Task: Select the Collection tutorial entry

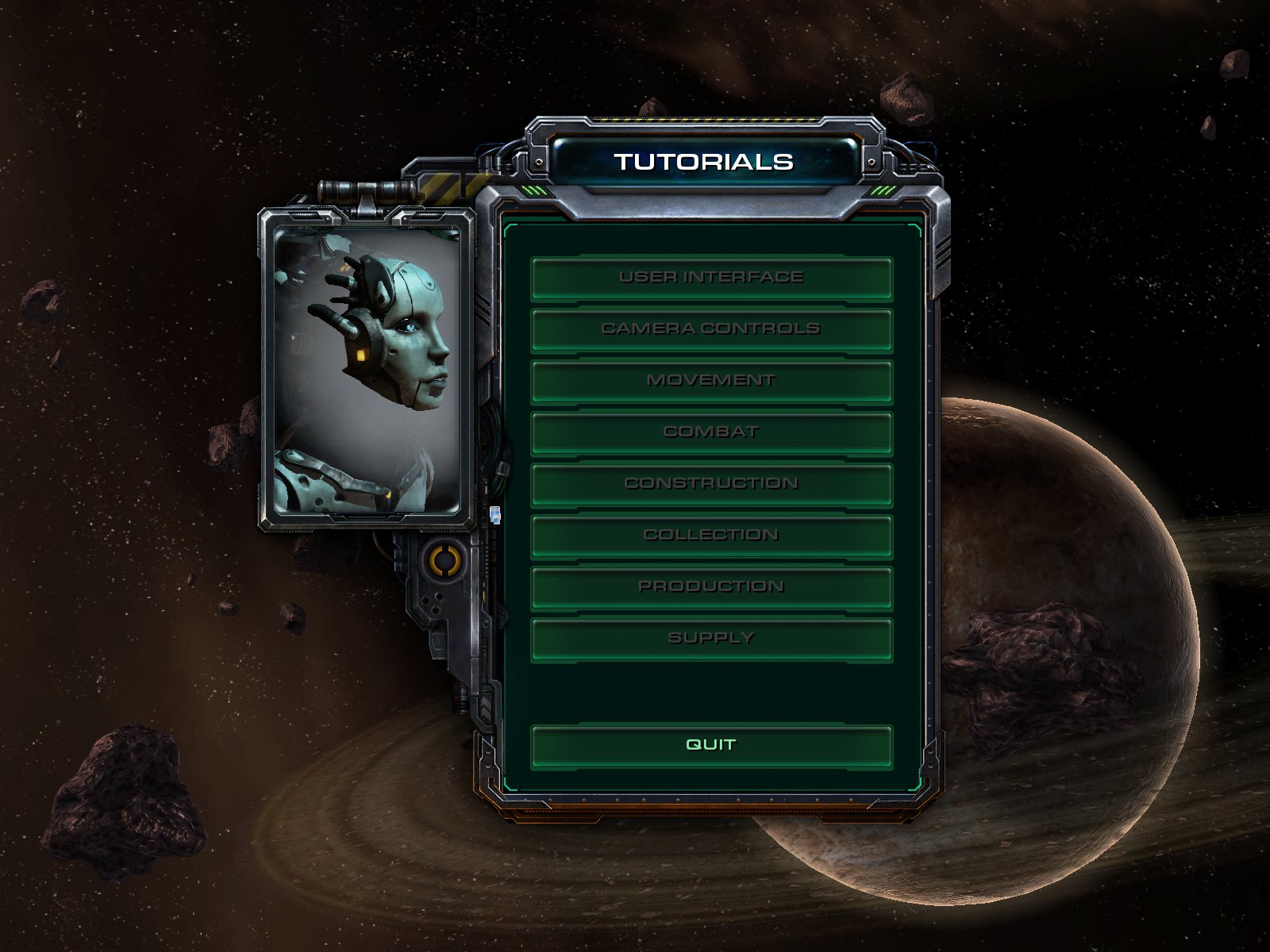Action: [711, 535]
